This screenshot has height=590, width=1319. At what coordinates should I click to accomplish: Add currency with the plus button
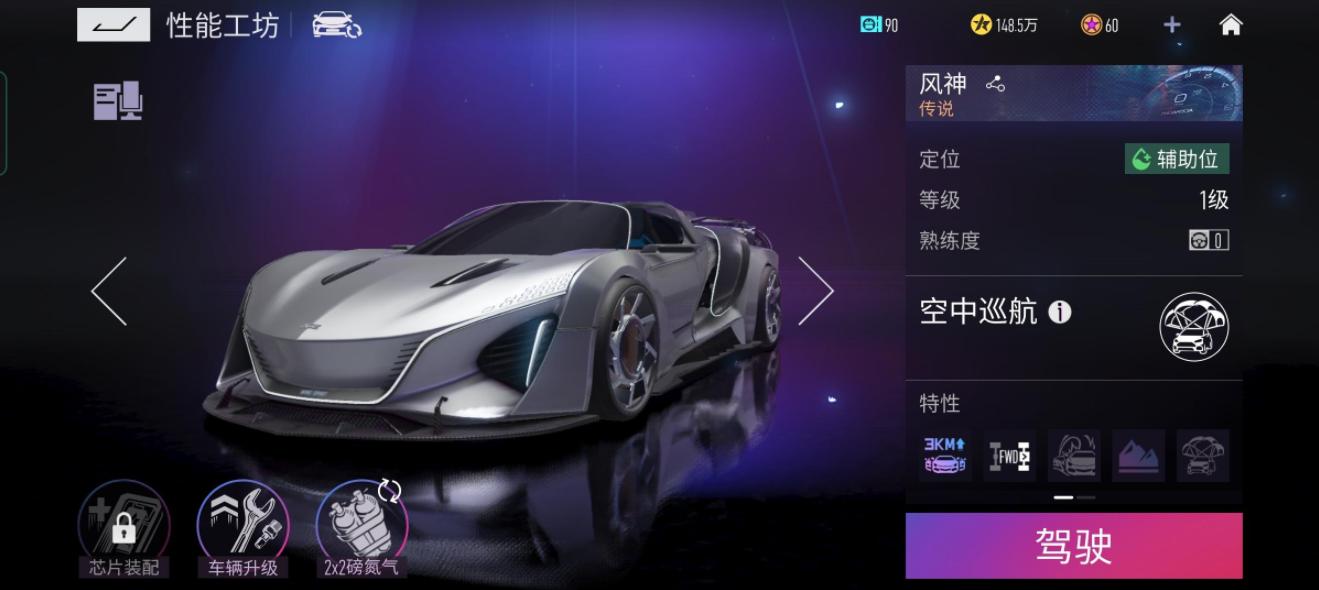coord(1172,25)
